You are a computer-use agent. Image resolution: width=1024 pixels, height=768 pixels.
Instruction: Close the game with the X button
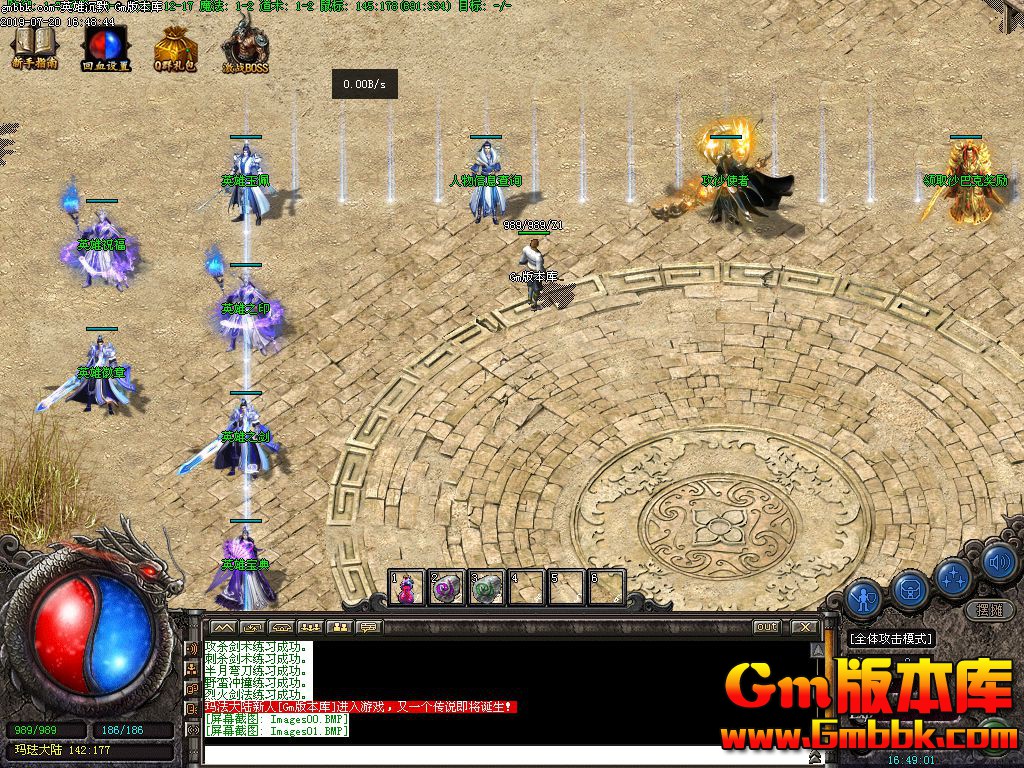tap(804, 627)
